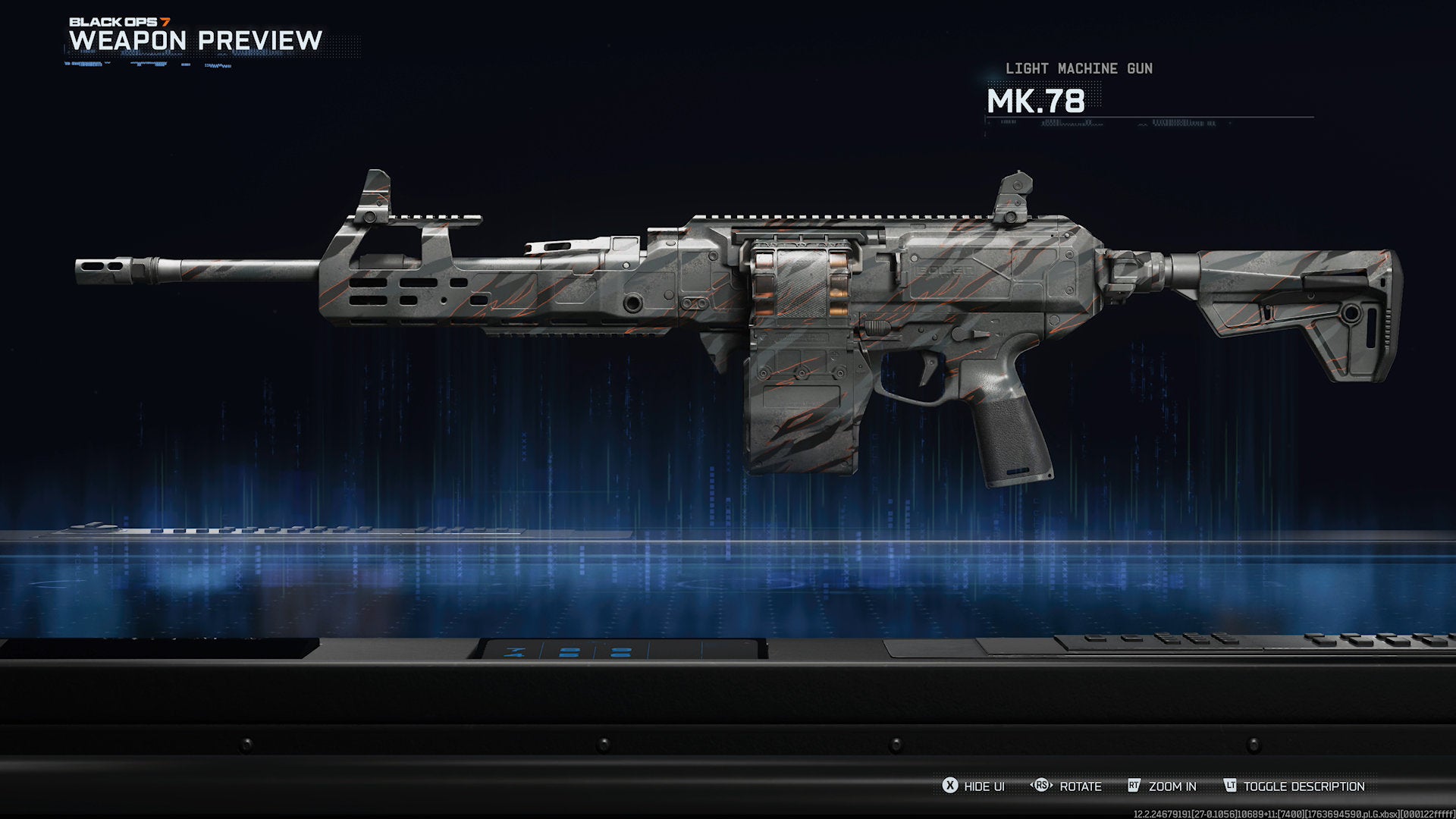The width and height of the screenshot is (1456, 819).
Task: Click the LT button icon for Toggle Description
Action: coord(1232,786)
